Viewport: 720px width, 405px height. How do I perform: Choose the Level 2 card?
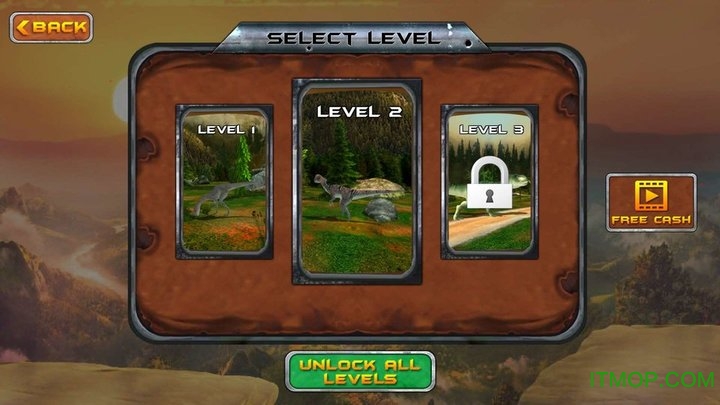click(x=358, y=180)
